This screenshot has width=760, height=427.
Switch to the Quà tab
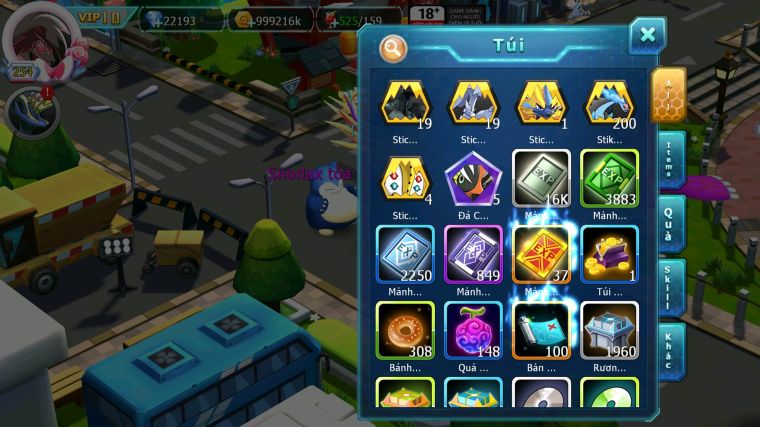coord(667,221)
